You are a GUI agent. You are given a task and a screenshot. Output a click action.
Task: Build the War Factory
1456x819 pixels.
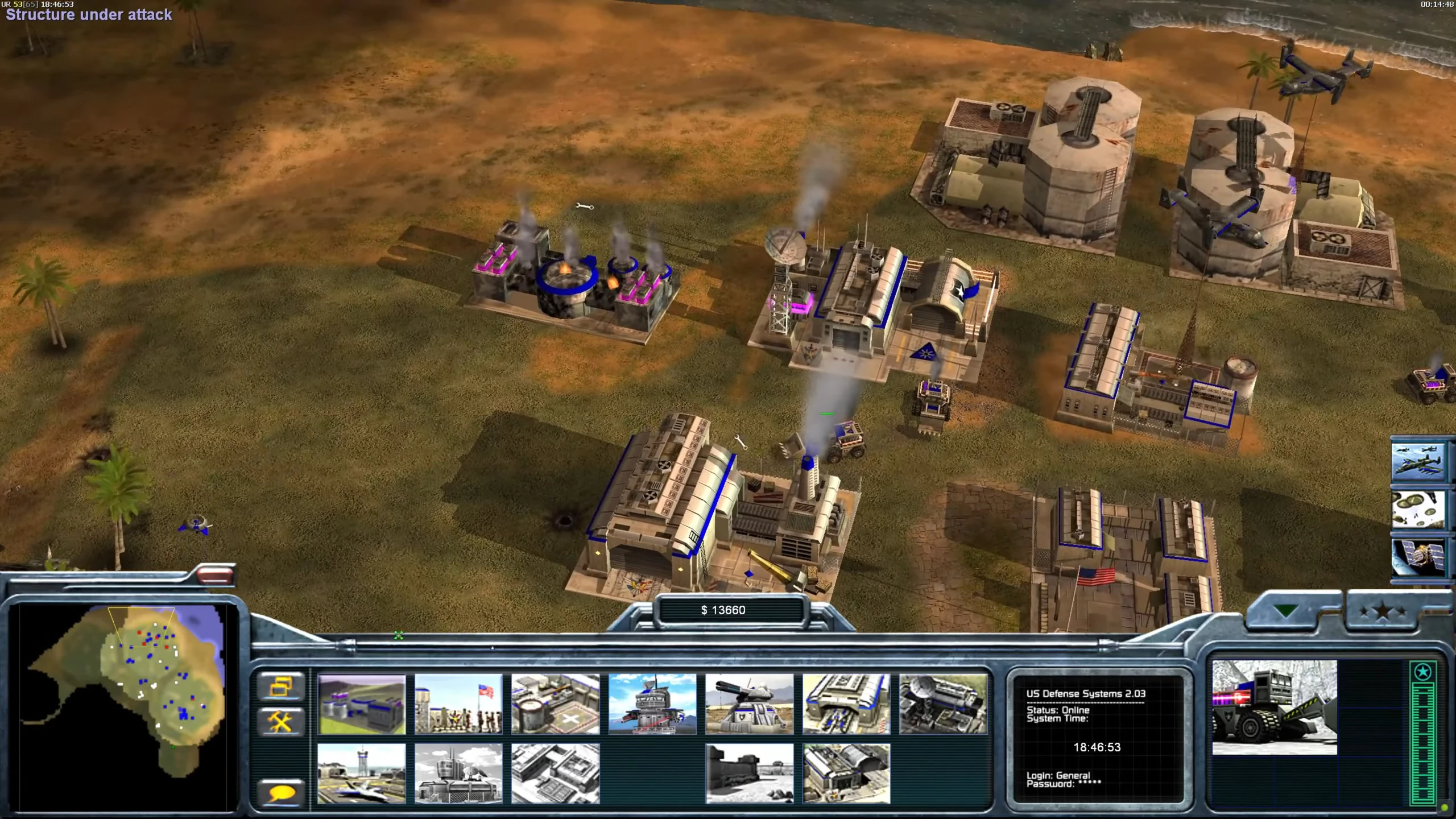pos(846,704)
